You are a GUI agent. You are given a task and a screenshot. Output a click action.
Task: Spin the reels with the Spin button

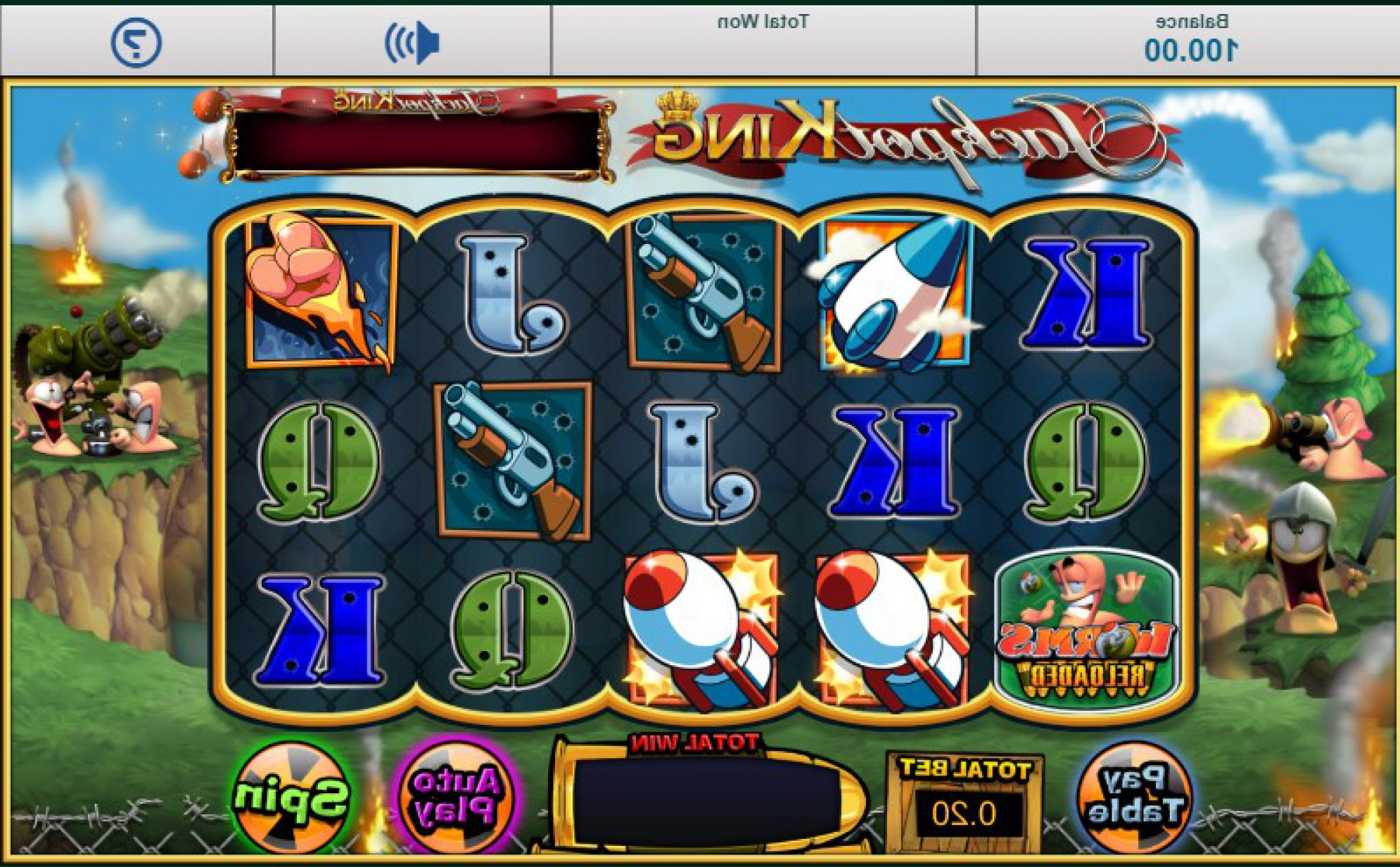pos(291,797)
